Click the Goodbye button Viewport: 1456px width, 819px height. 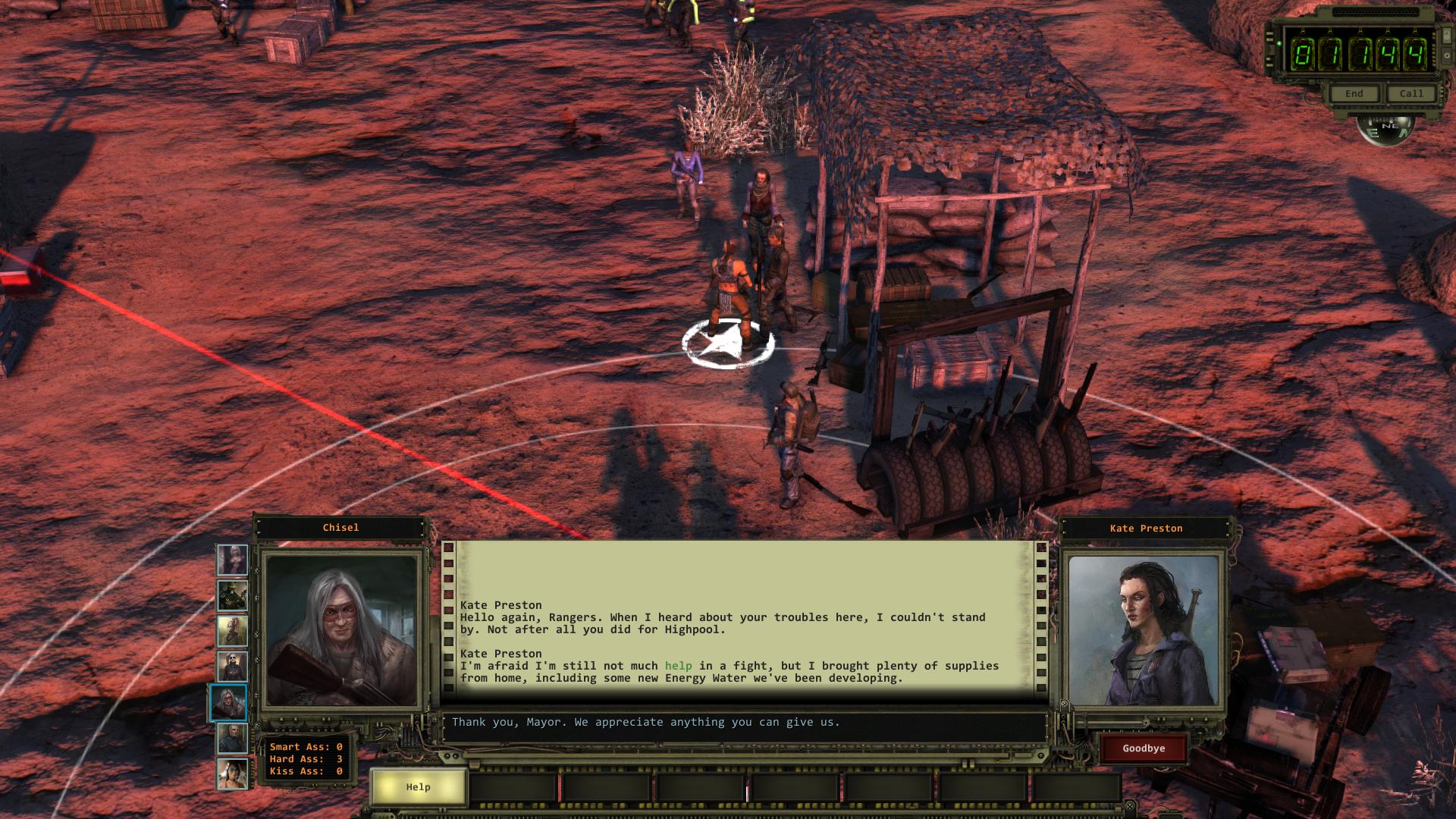1144,748
